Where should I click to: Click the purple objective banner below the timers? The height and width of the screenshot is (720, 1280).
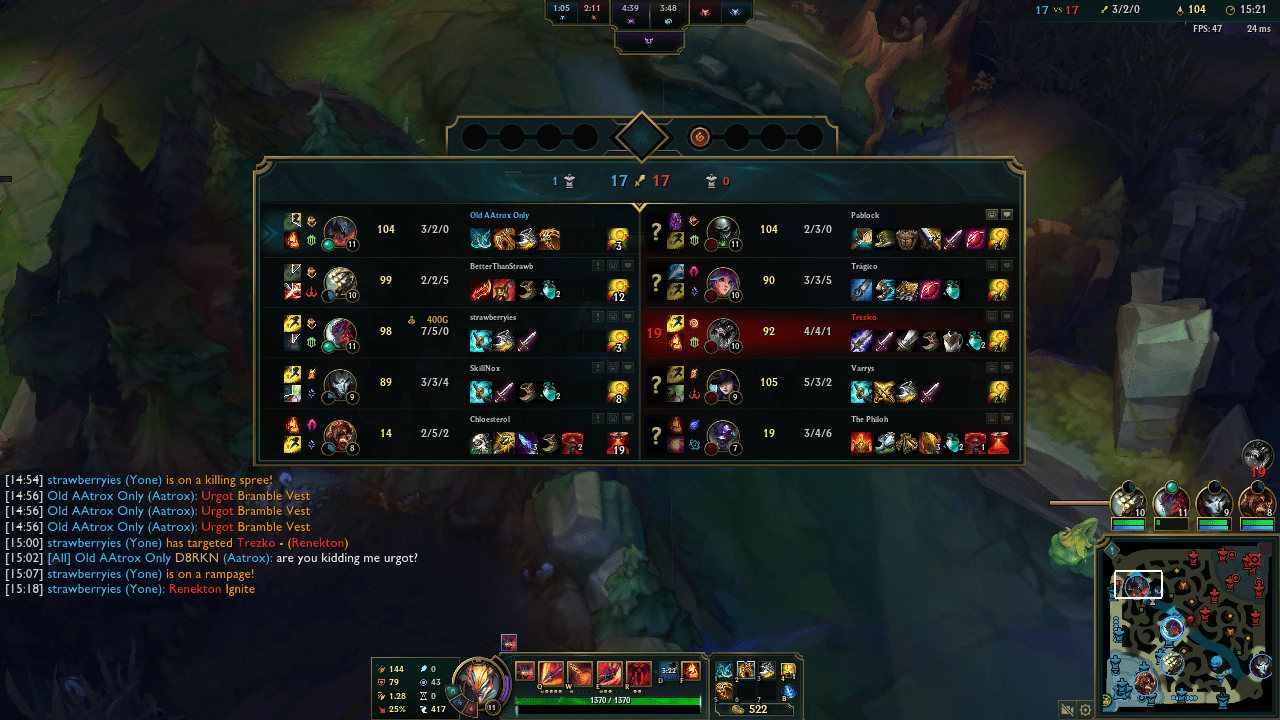point(650,41)
